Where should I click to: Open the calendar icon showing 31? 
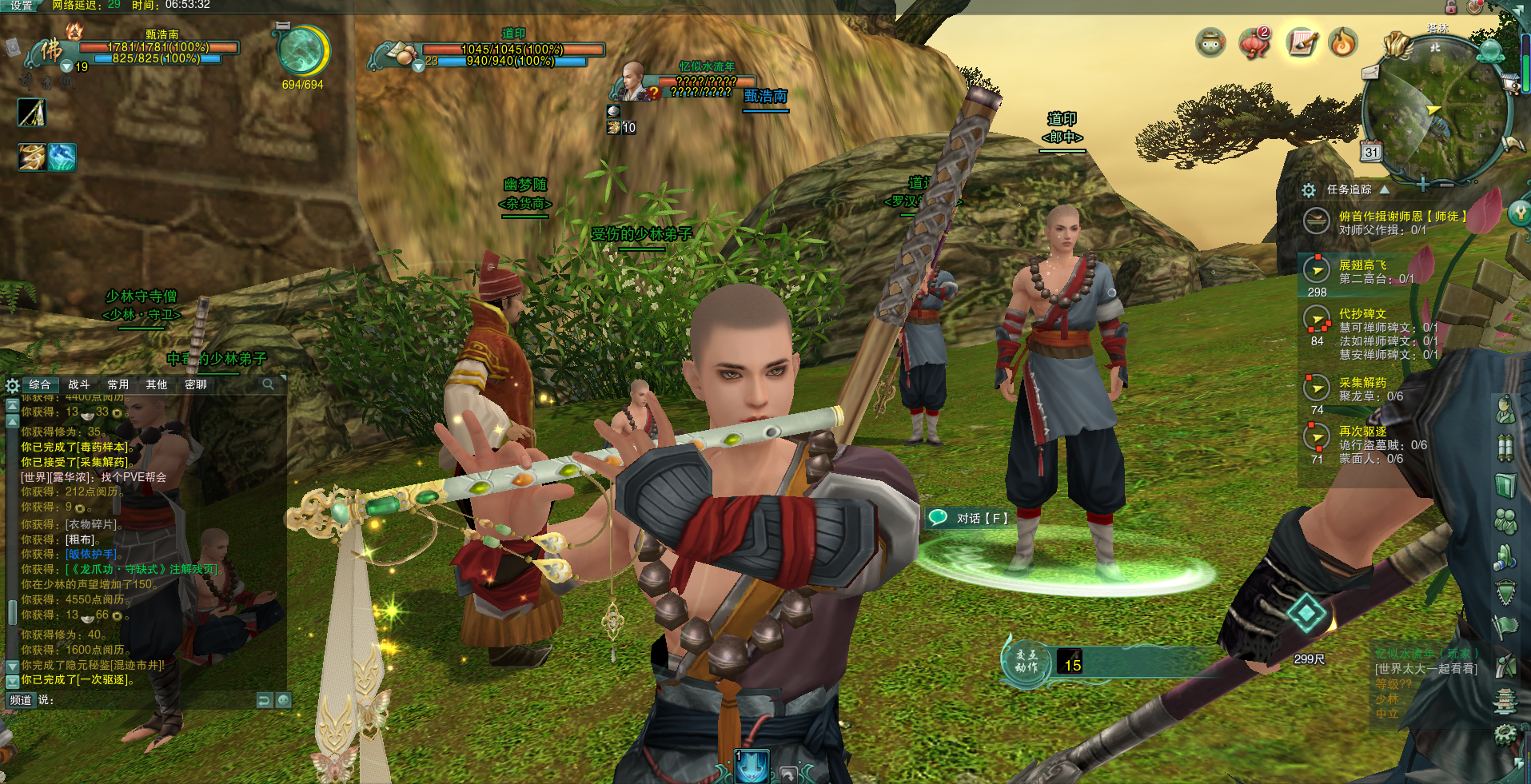point(1372,152)
